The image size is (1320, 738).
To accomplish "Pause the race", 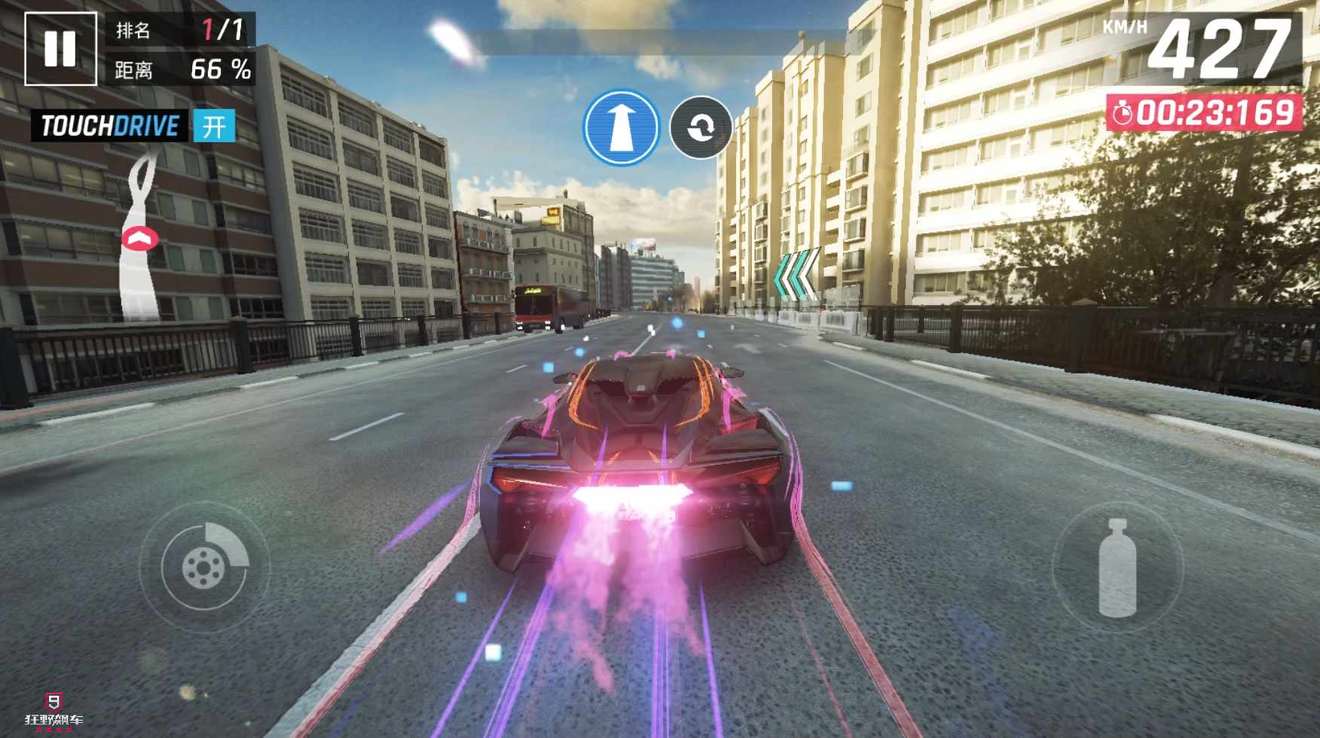I will (x=60, y=48).
